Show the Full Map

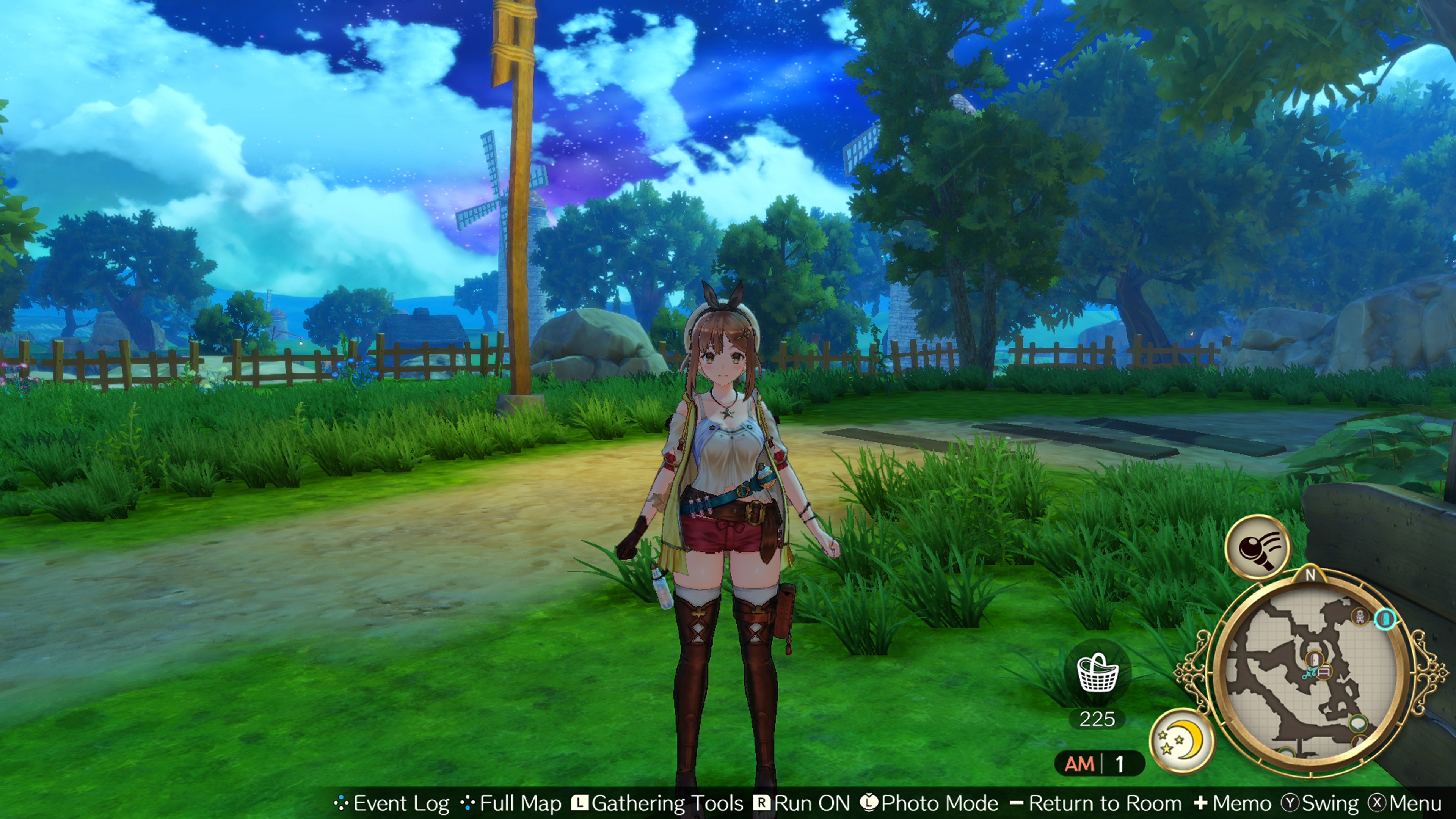point(511,803)
